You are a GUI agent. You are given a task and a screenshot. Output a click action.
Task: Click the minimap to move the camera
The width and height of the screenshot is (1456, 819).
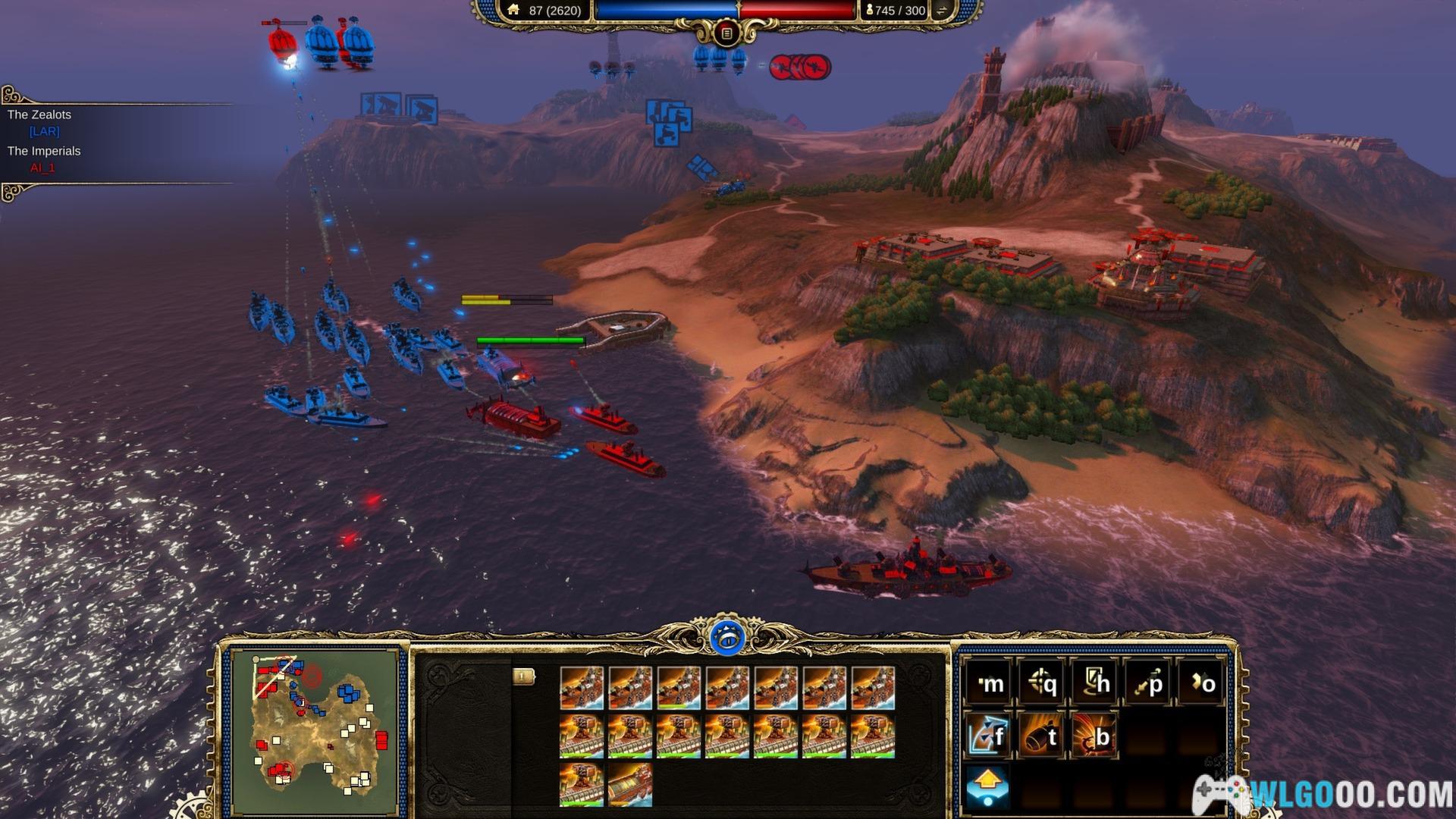click(x=318, y=730)
